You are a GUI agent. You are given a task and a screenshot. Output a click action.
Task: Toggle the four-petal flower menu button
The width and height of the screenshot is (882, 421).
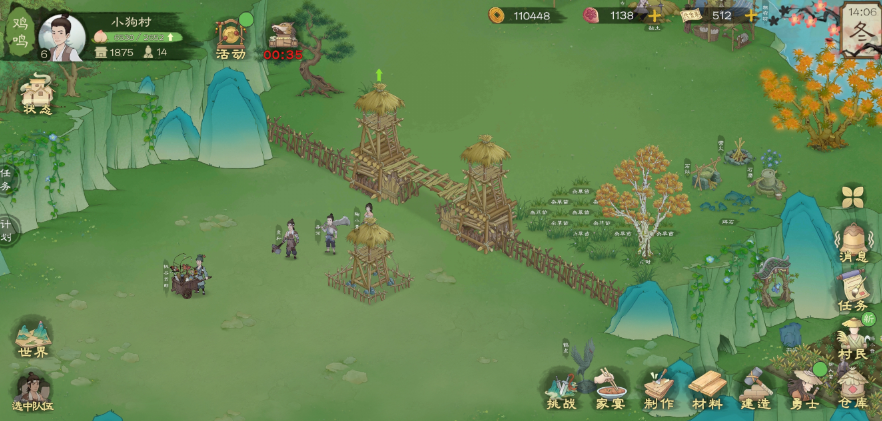tap(852, 196)
